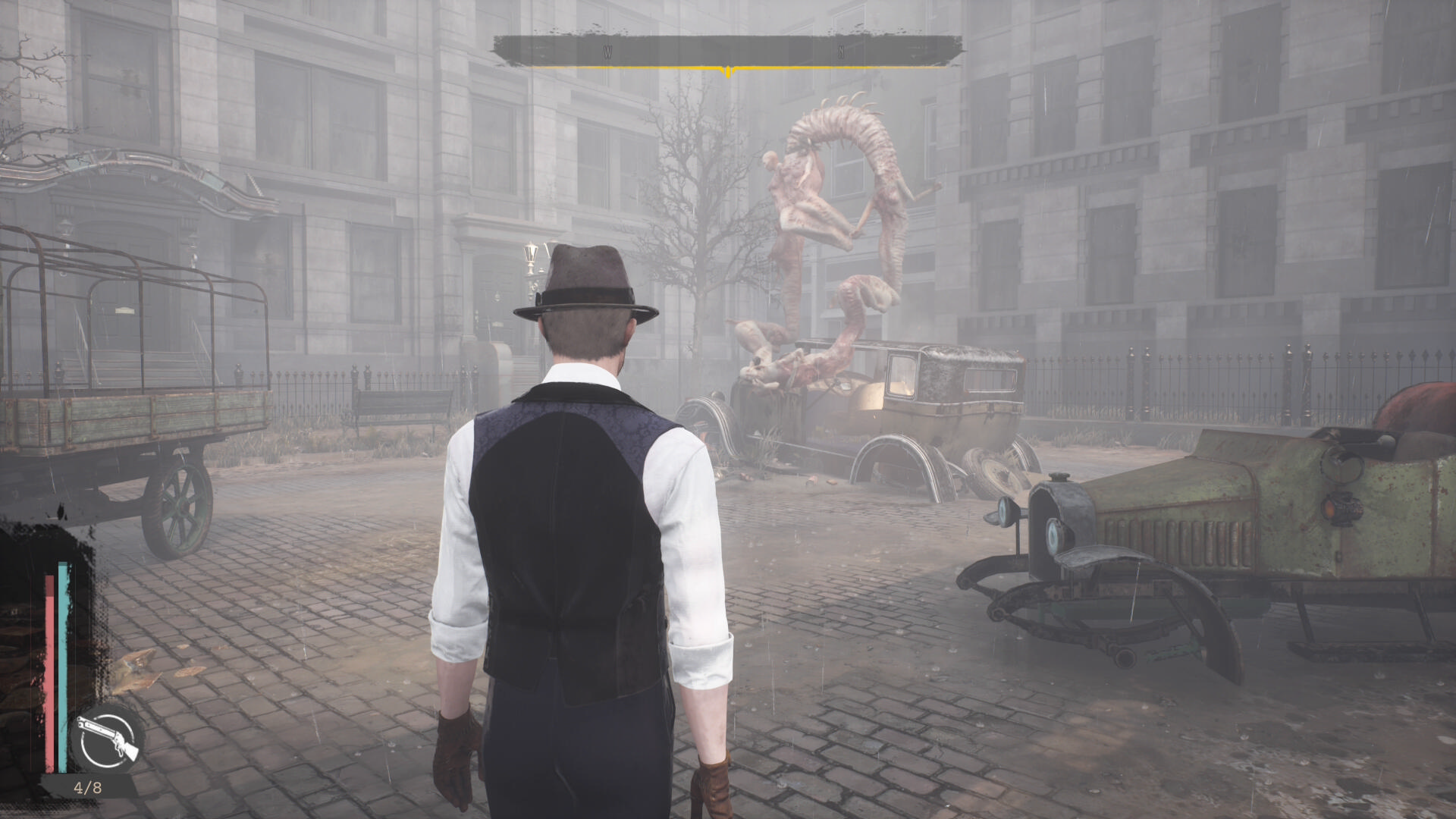Select the shotgun weapon icon
This screenshot has width=1456, height=819.
point(107,739)
